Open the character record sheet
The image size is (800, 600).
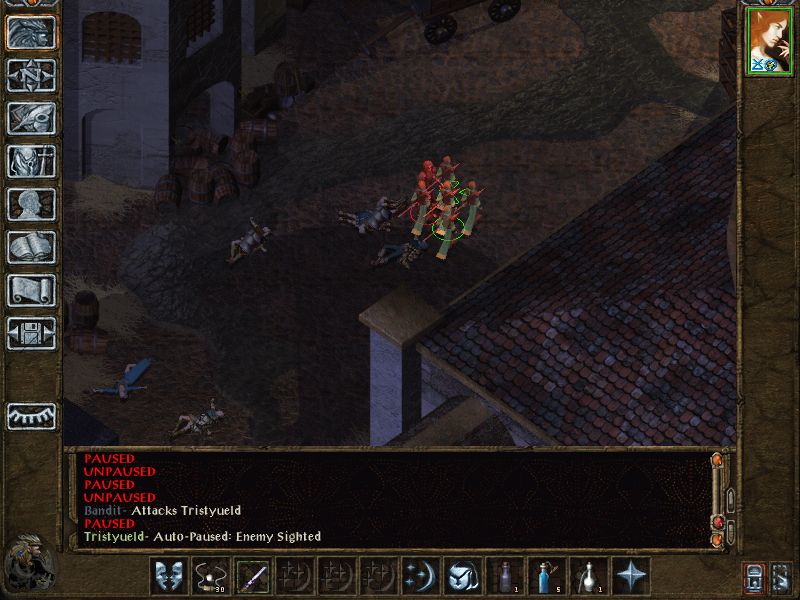coord(31,204)
